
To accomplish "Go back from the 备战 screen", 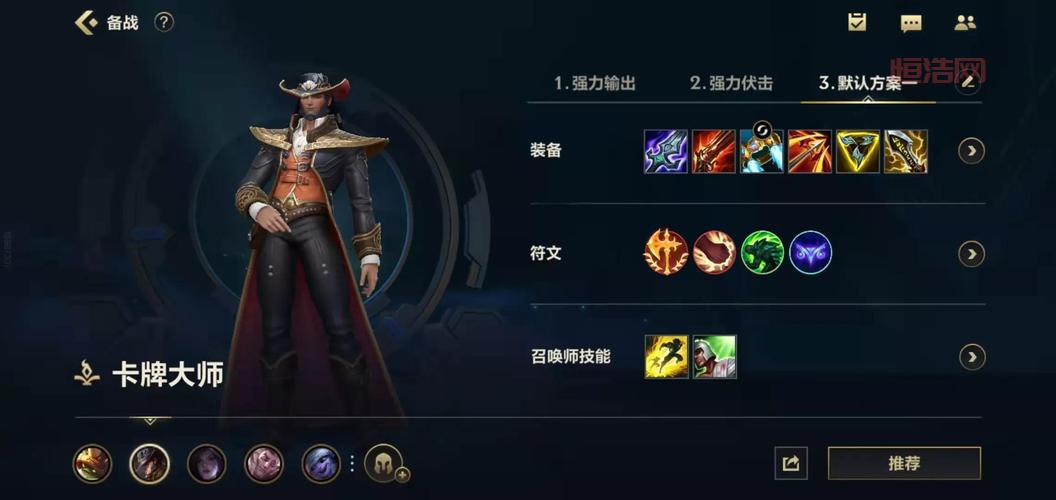I will coord(87,22).
